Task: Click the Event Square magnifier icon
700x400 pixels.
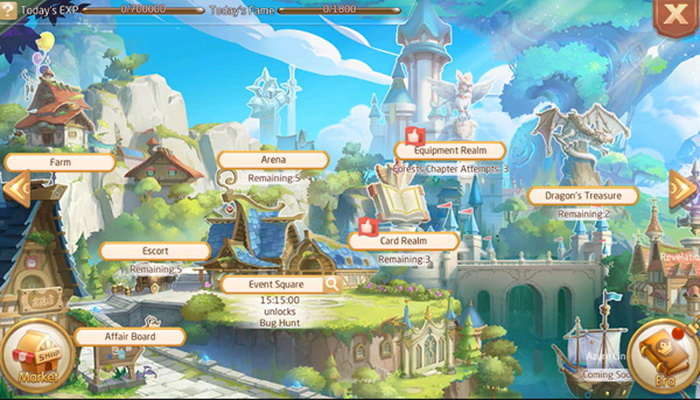Action: [x=330, y=284]
